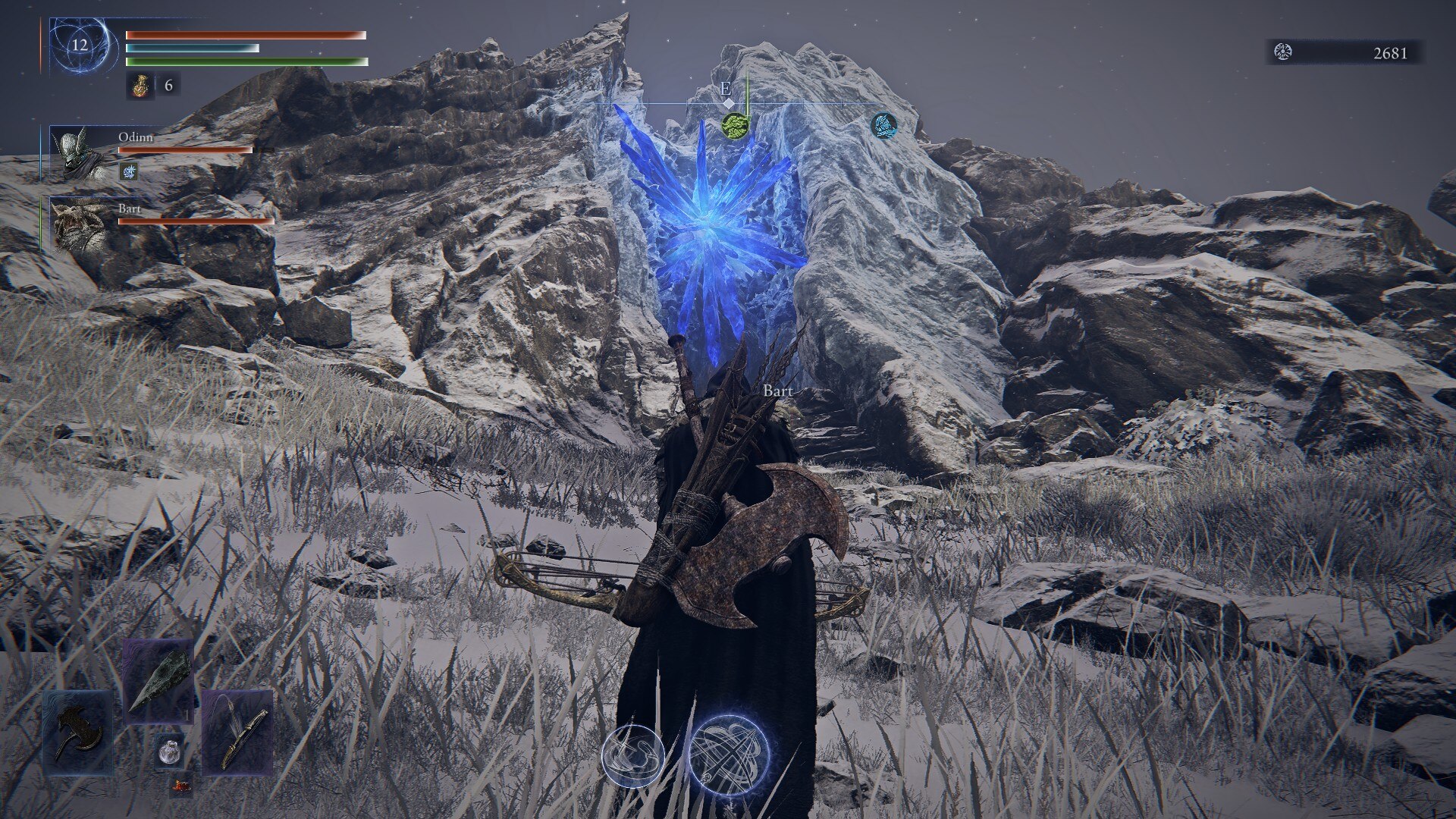Open the level 12 character emblem

click(x=80, y=45)
